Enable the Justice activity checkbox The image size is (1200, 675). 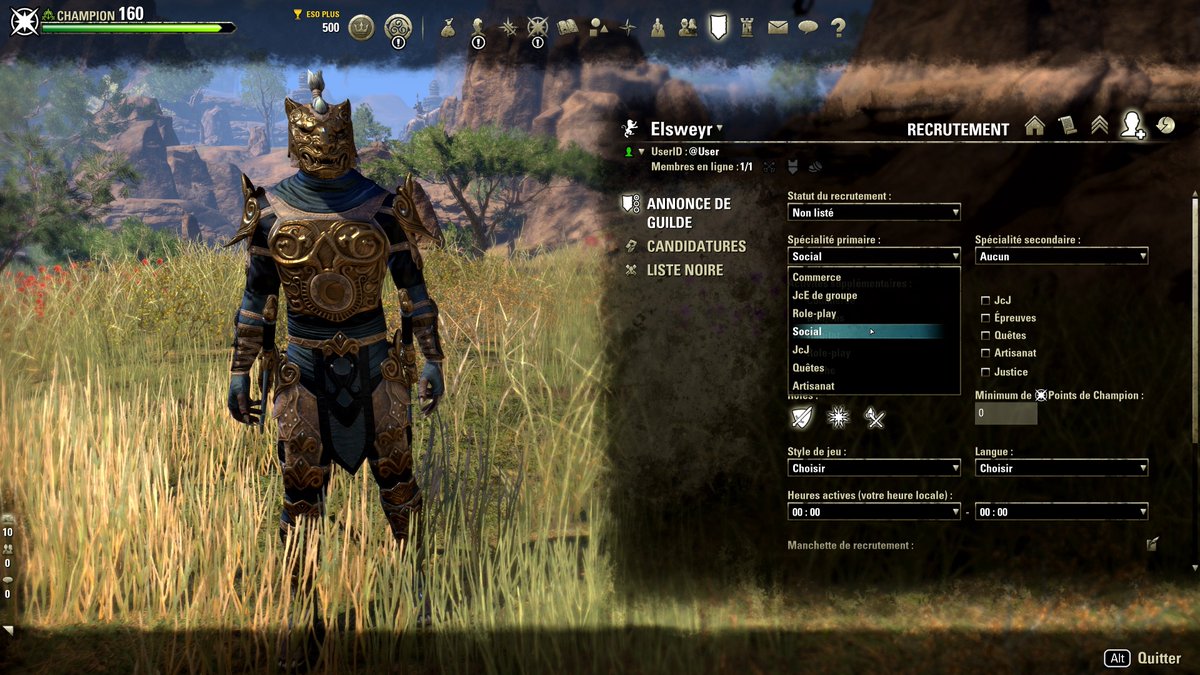click(986, 372)
